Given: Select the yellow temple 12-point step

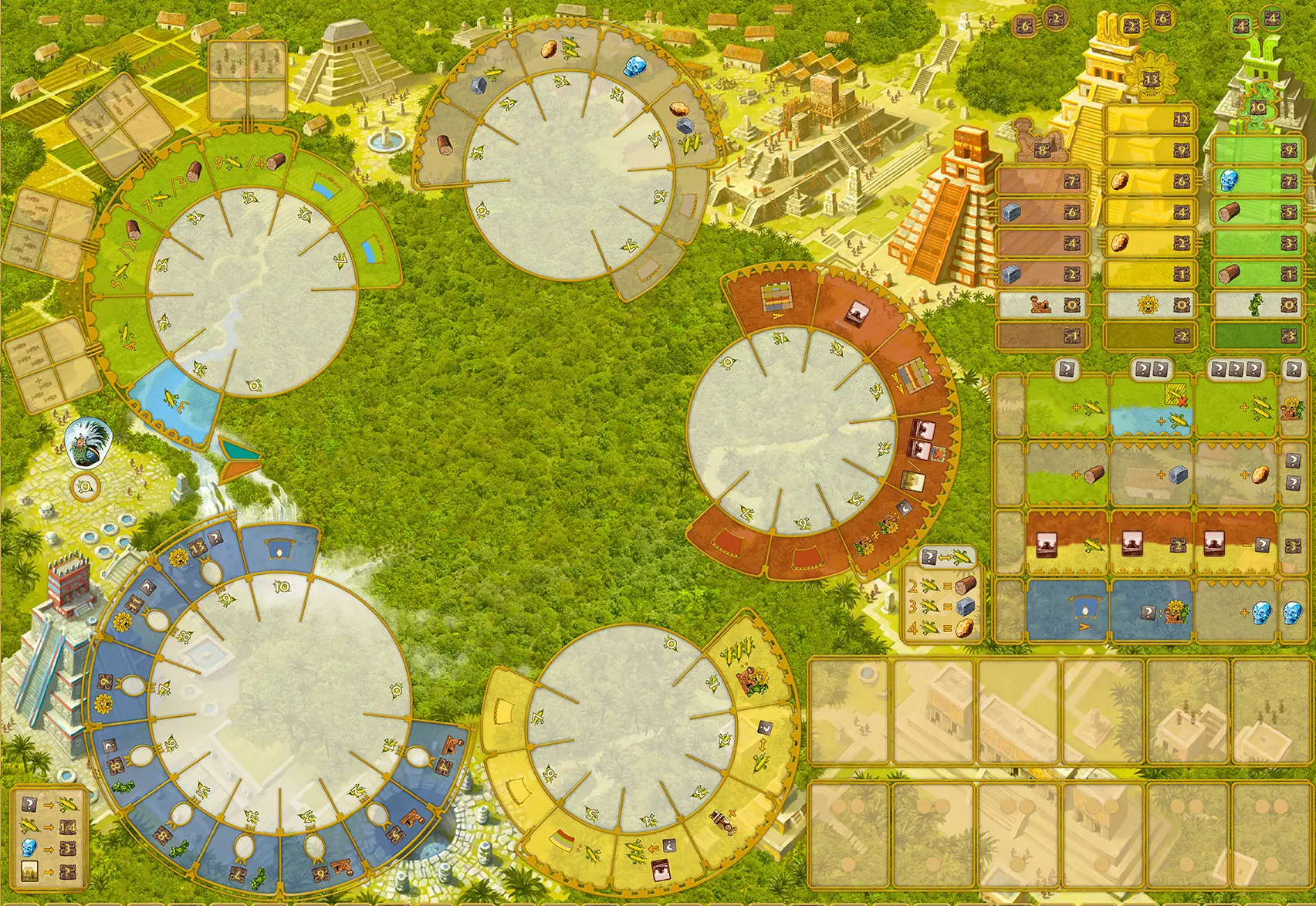Looking at the screenshot, I should 1150,119.
